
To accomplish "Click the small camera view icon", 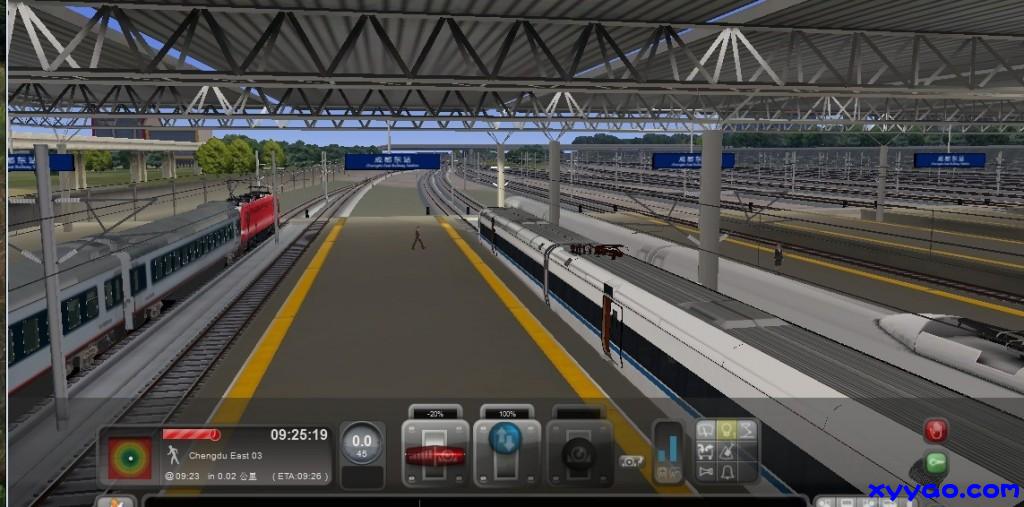I will [631, 462].
